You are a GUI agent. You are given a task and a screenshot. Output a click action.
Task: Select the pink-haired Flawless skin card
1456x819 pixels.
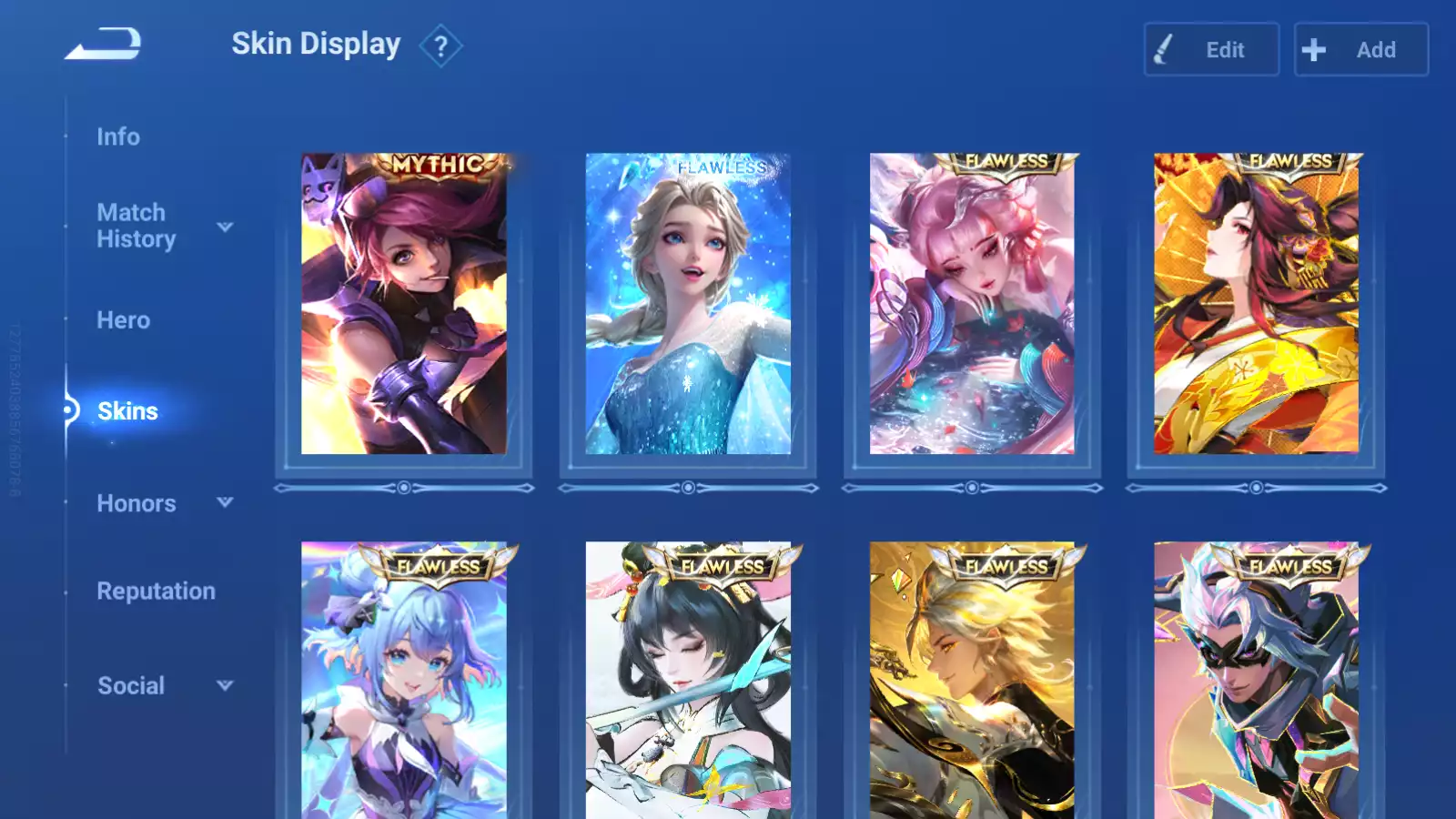[x=972, y=304]
